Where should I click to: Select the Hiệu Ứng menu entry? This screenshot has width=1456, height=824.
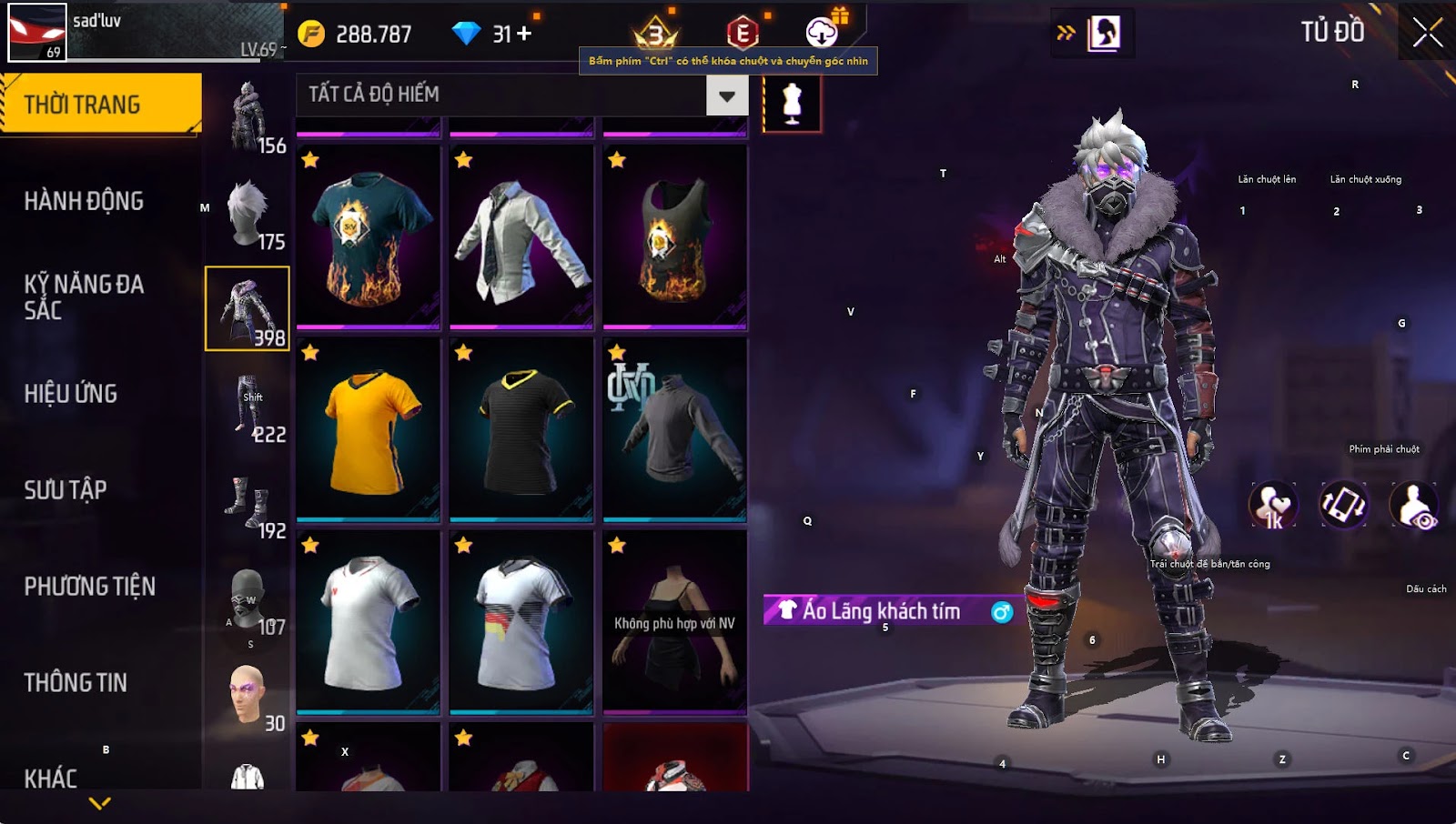coord(71,394)
